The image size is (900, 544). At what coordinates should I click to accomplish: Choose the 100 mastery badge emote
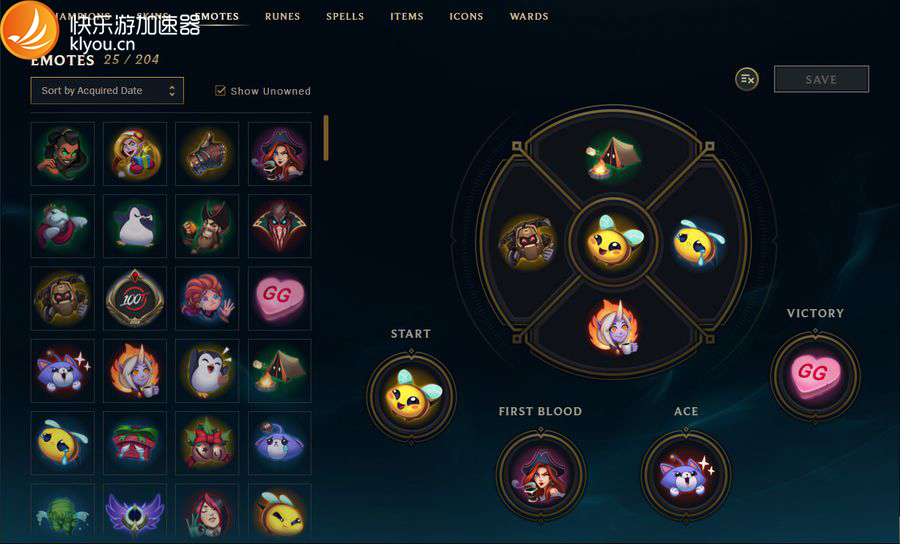pos(135,298)
